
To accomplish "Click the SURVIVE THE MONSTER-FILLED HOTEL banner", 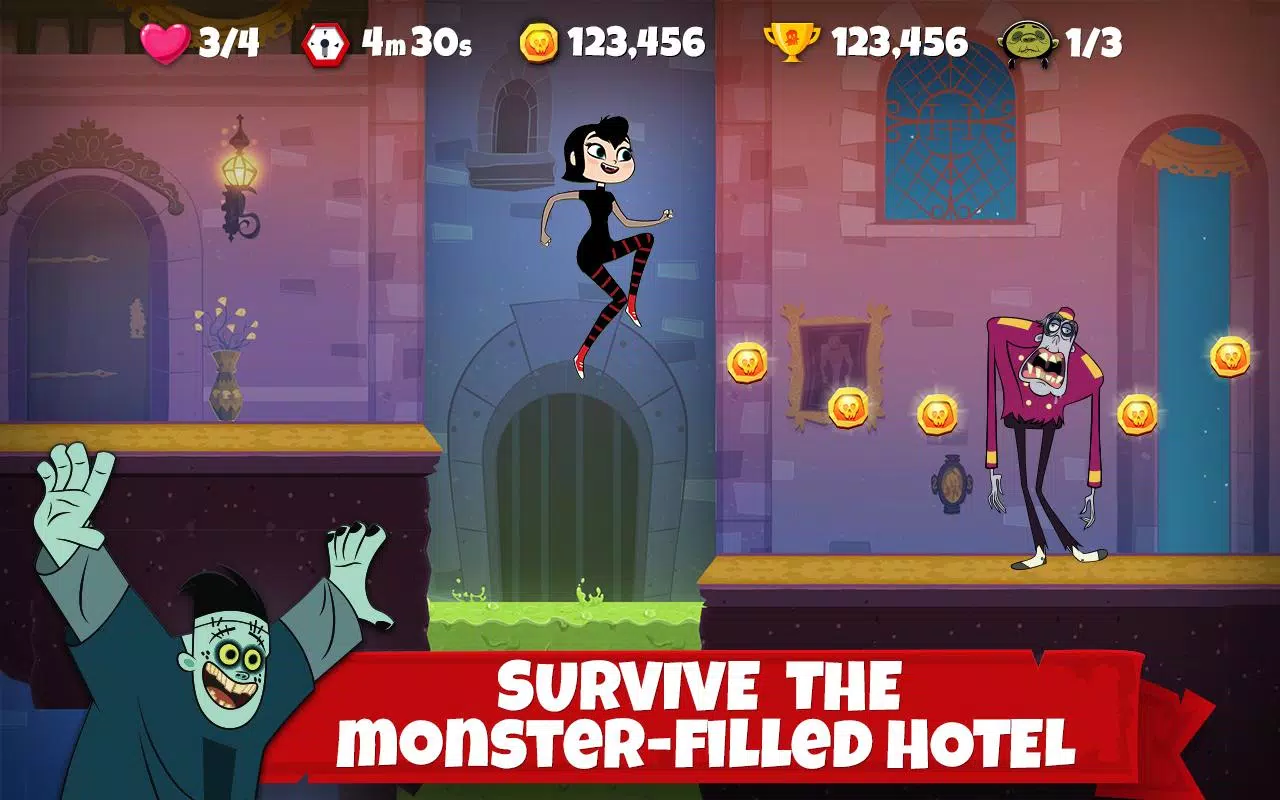I will 700,710.
